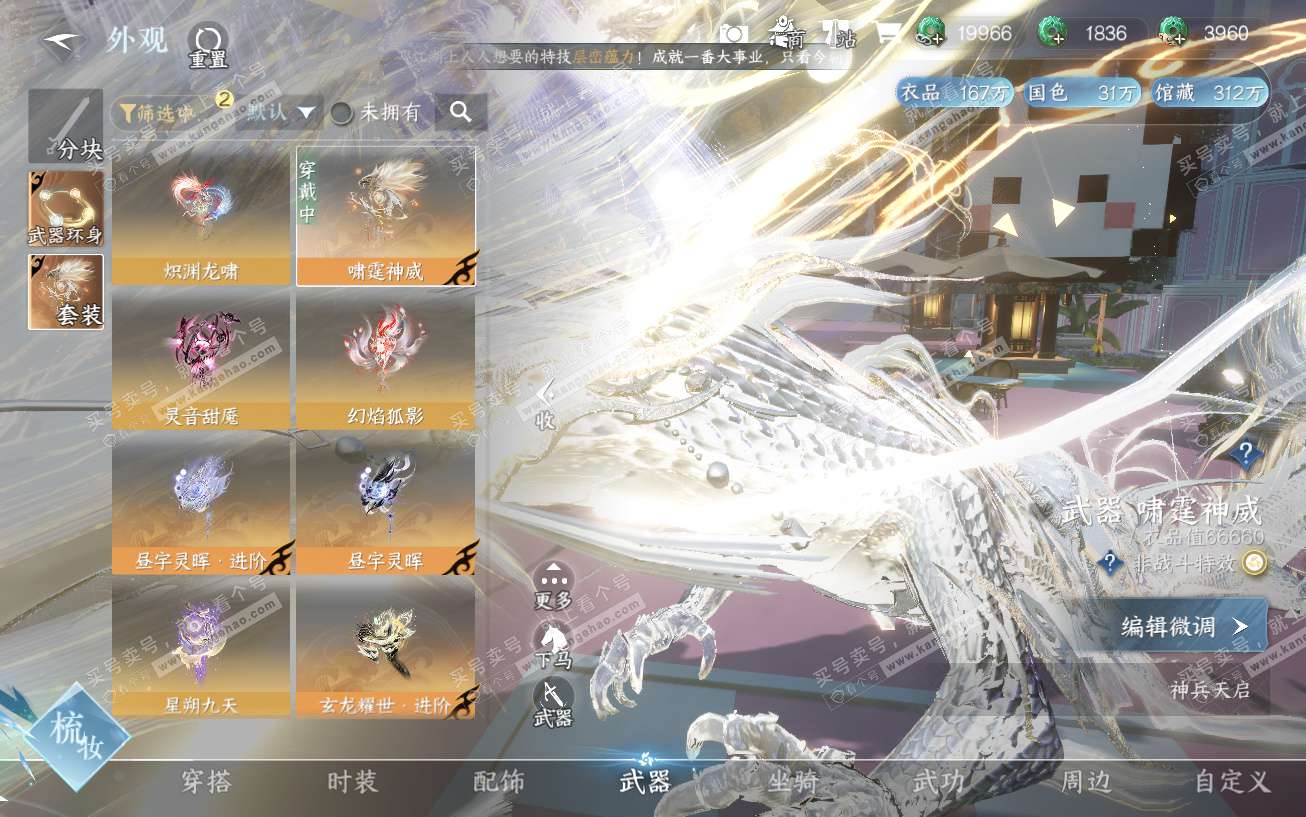Collapse the panel with the 收 arrow

(545, 404)
